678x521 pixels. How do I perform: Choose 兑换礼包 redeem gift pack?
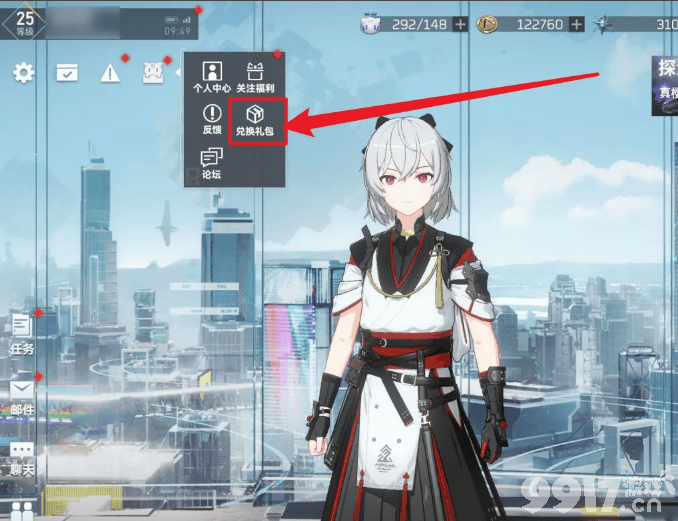point(258,120)
